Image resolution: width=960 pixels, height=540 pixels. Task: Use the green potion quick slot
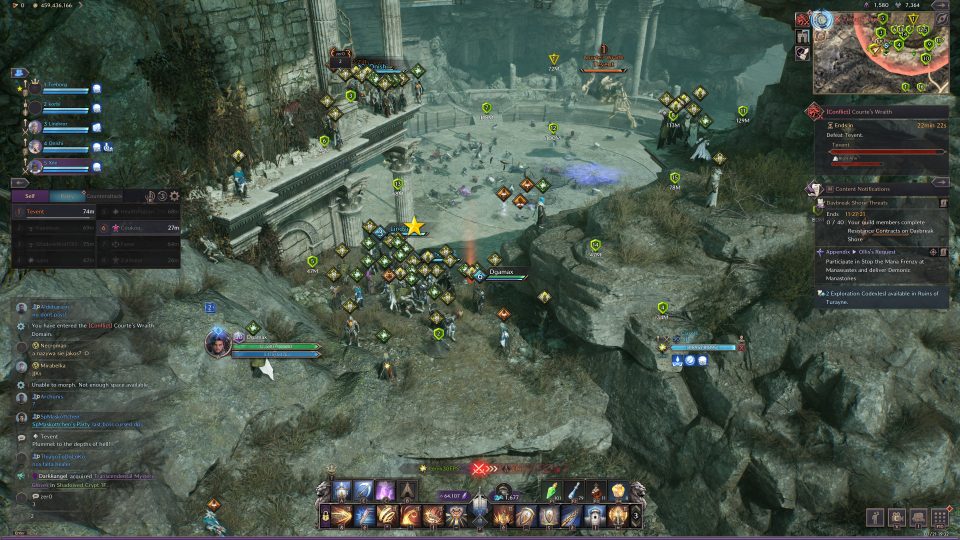click(553, 492)
